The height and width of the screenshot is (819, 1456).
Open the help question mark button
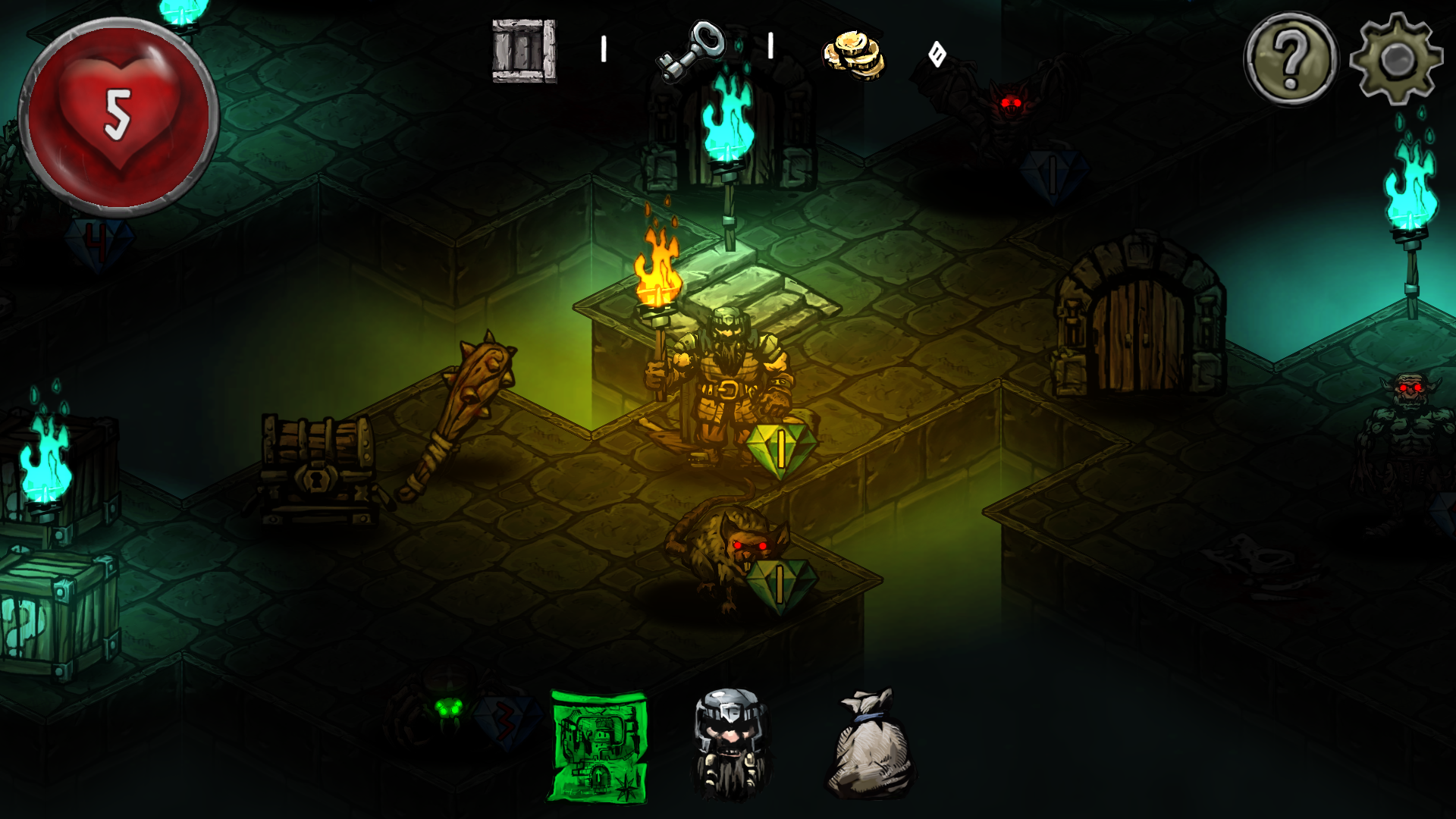[x=1291, y=59]
